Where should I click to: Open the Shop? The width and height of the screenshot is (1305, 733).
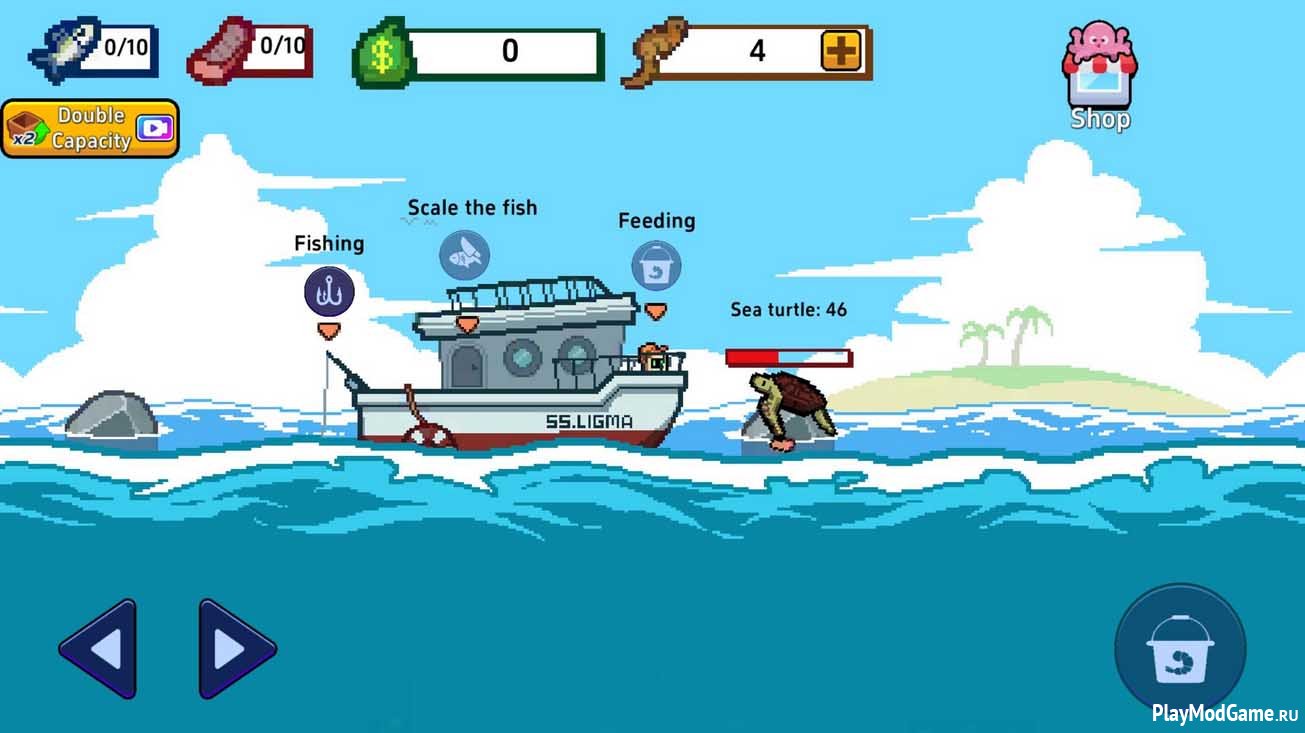pyautogui.click(x=1100, y=77)
